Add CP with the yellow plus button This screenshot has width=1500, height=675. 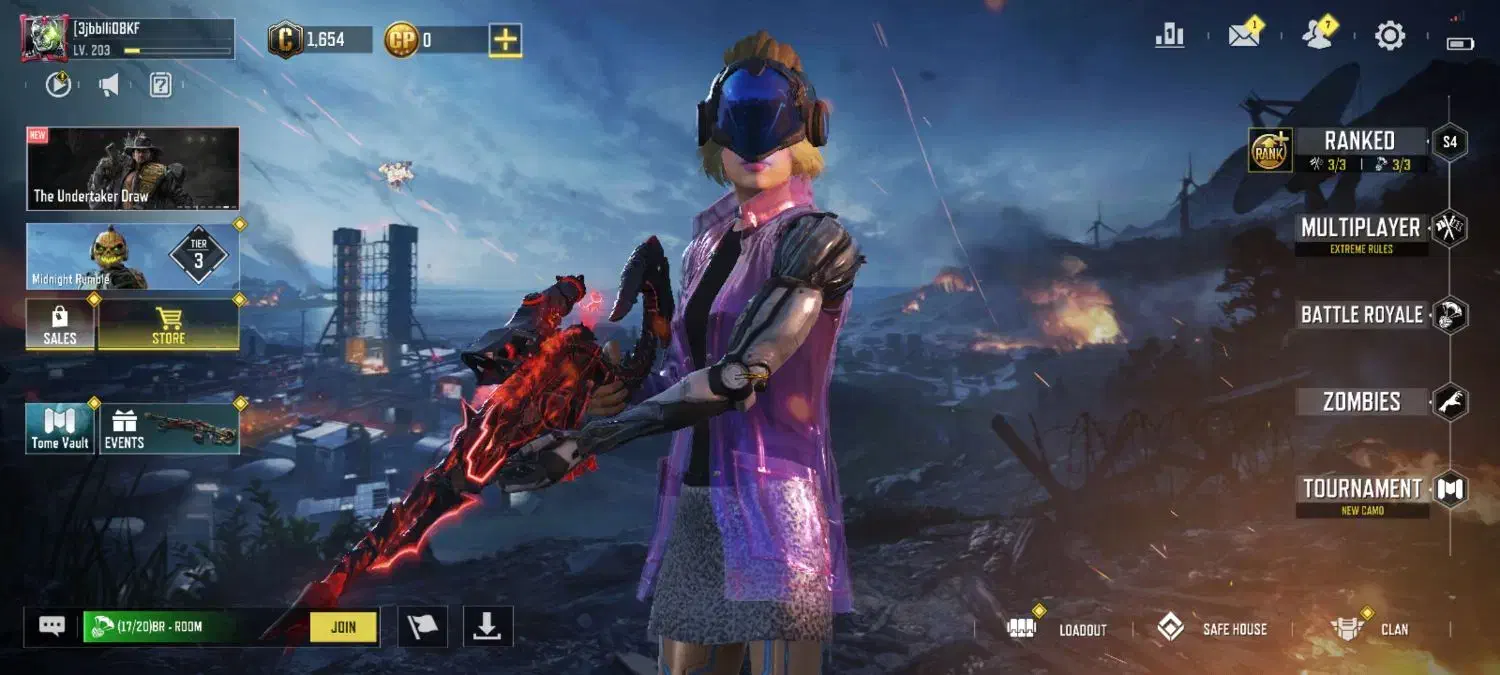click(x=505, y=40)
